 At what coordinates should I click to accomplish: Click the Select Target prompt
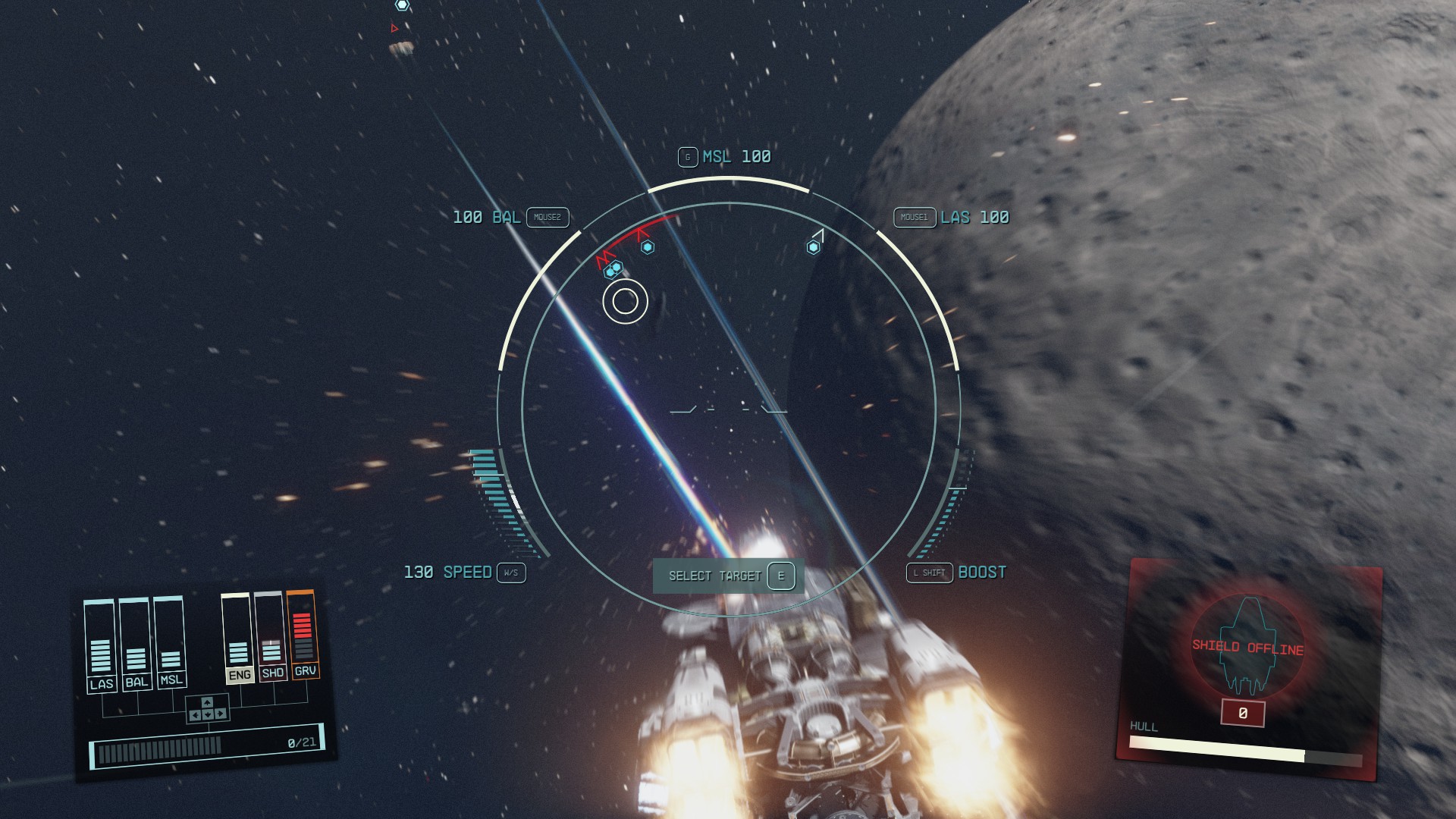point(728,576)
